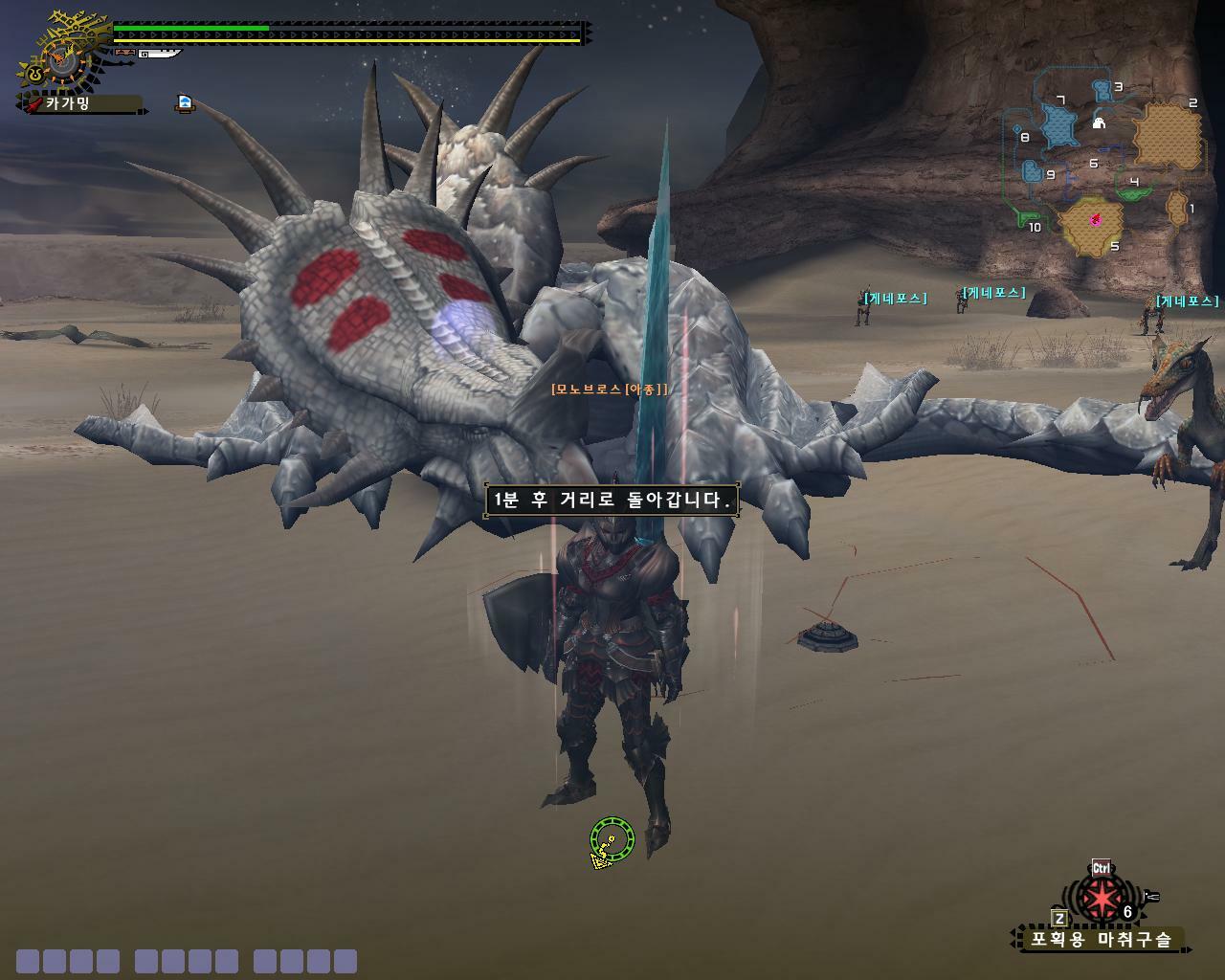
Task: Click the quest timer clock icon
Action: point(60,60)
